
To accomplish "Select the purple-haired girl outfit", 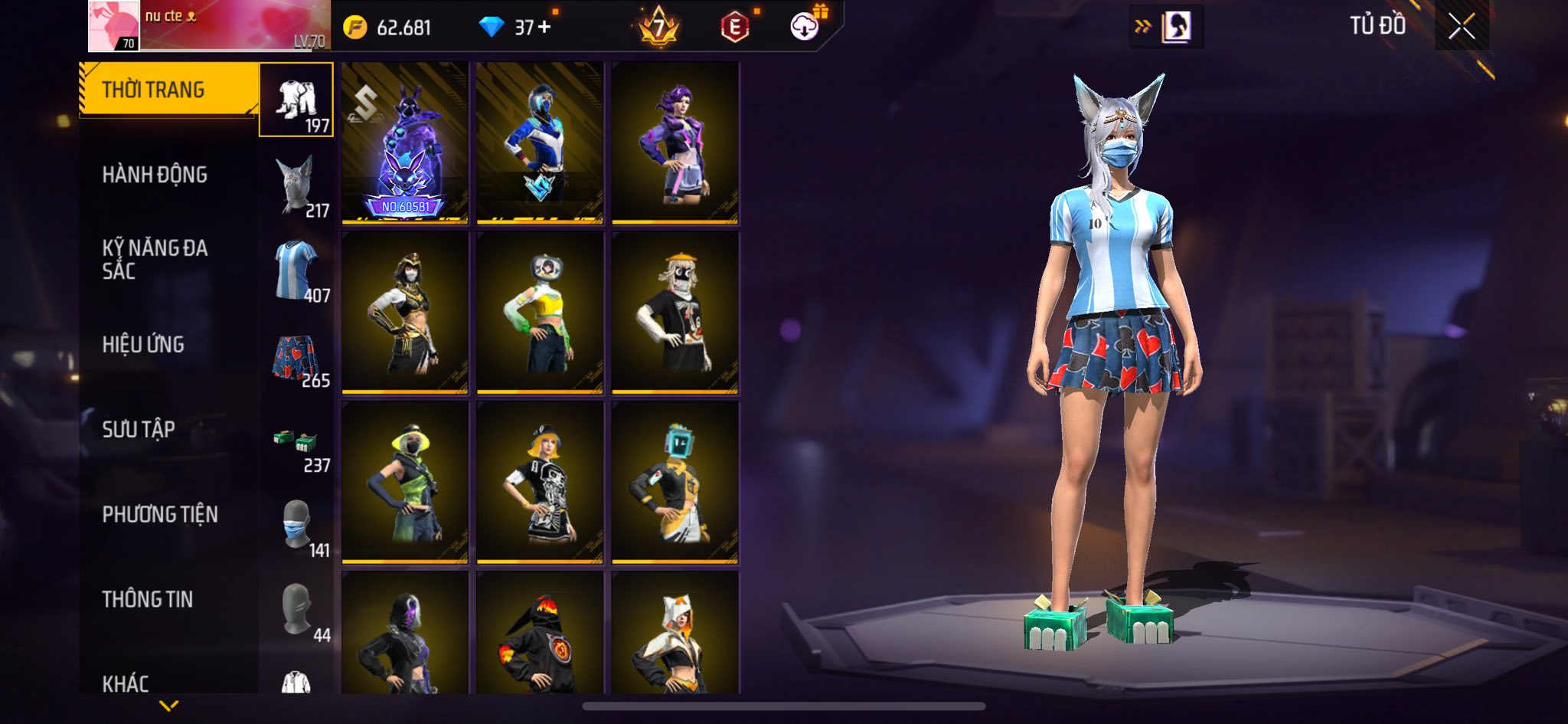I will 675,143.
